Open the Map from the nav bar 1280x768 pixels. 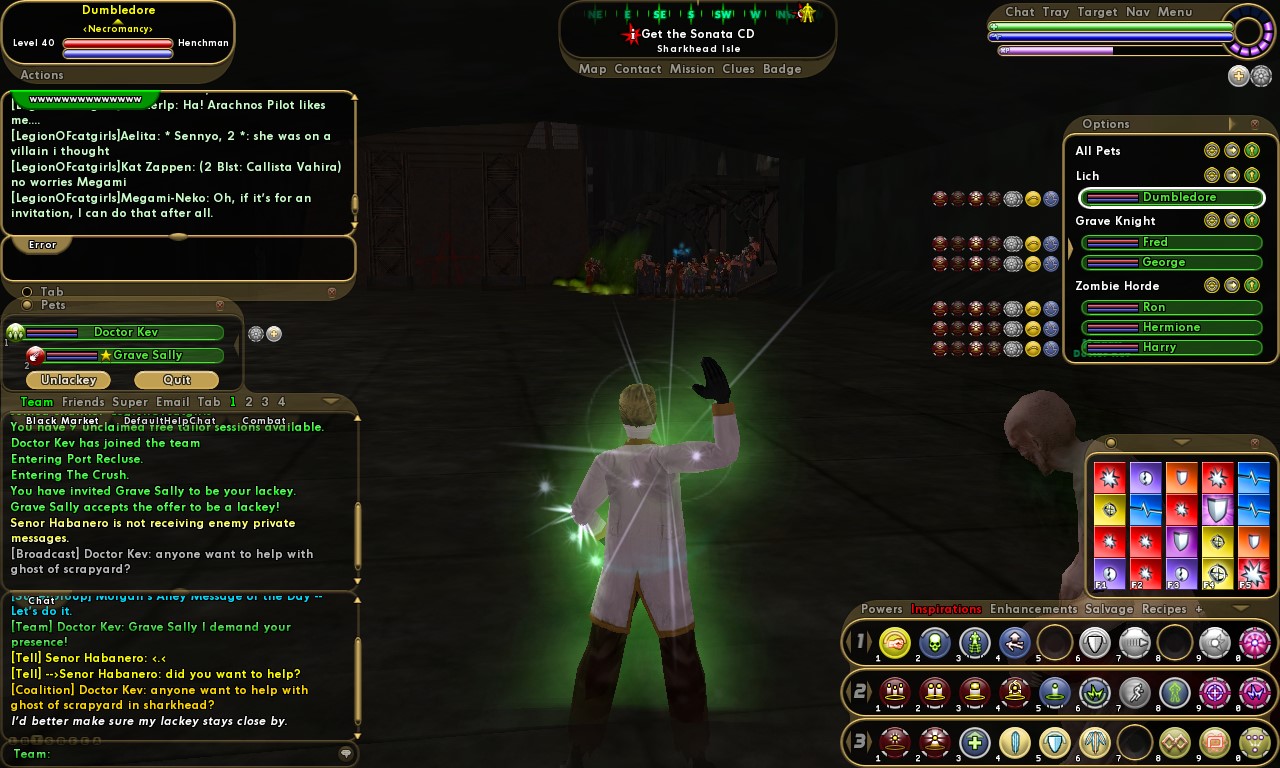point(592,69)
